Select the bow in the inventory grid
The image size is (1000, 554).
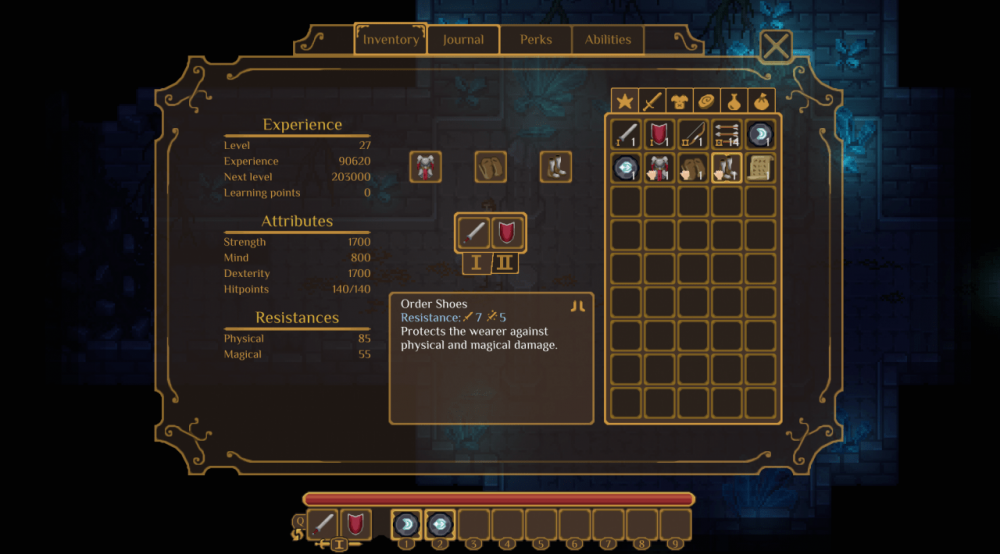(x=694, y=134)
